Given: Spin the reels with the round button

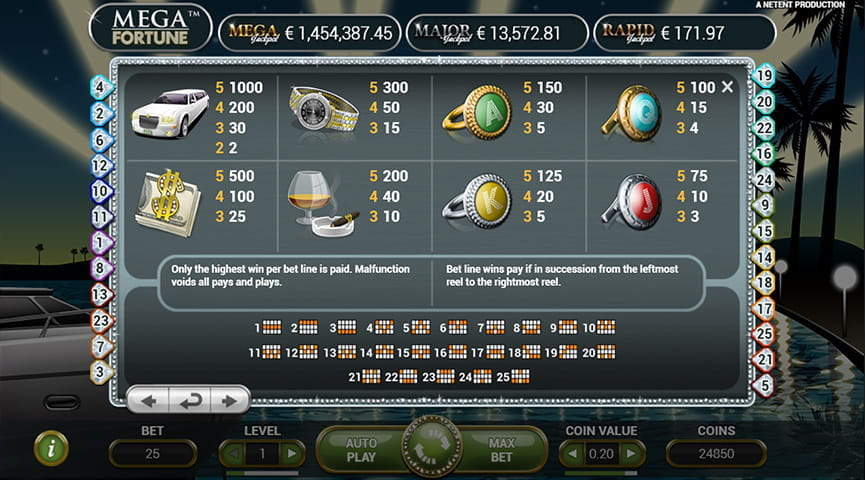Looking at the screenshot, I should [x=432, y=447].
